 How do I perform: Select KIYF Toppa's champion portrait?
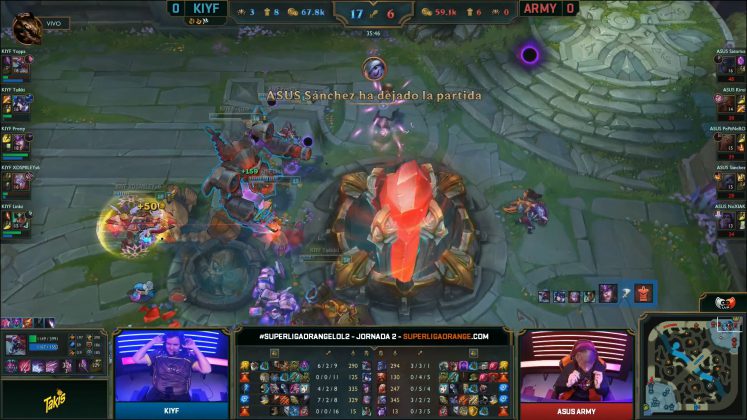pyautogui.click(x=19, y=63)
